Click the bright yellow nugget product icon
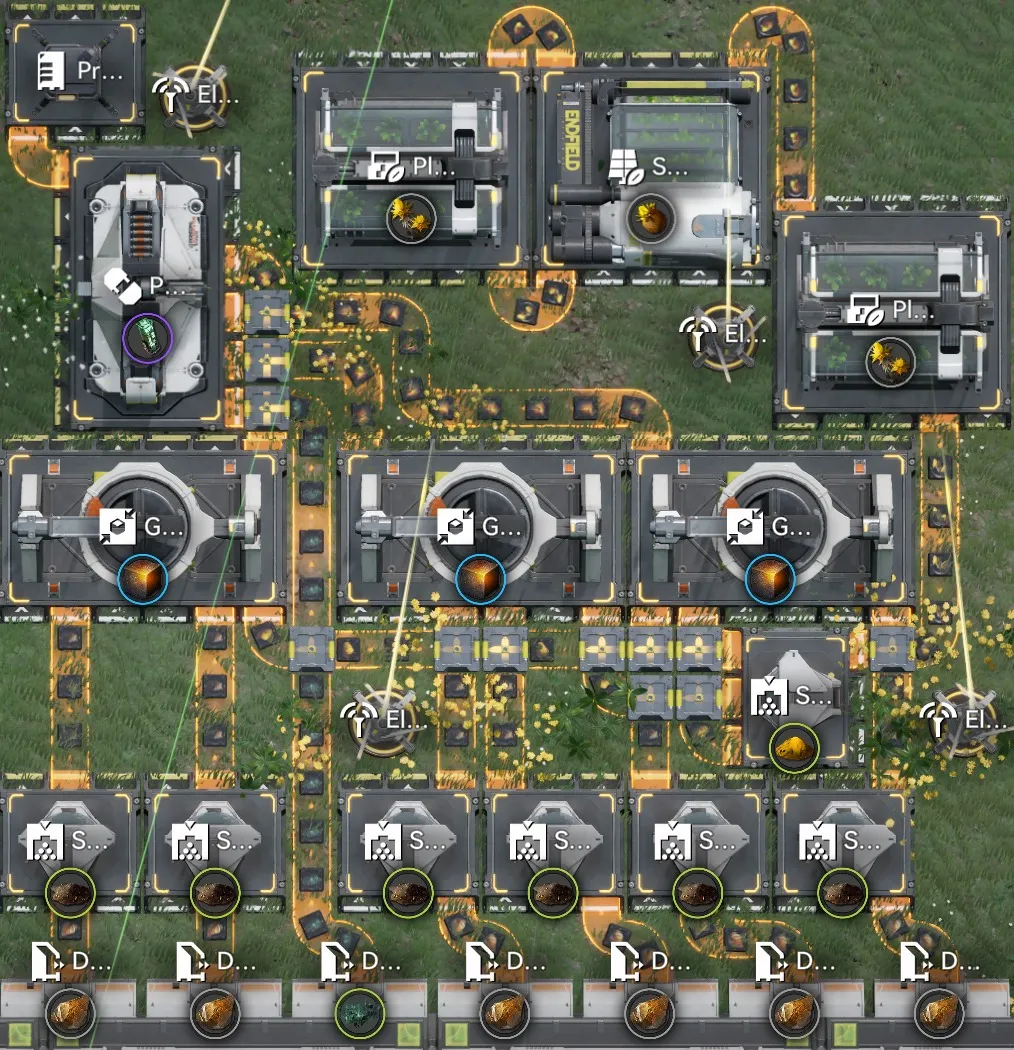The image size is (1014, 1050). pos(794,747)
